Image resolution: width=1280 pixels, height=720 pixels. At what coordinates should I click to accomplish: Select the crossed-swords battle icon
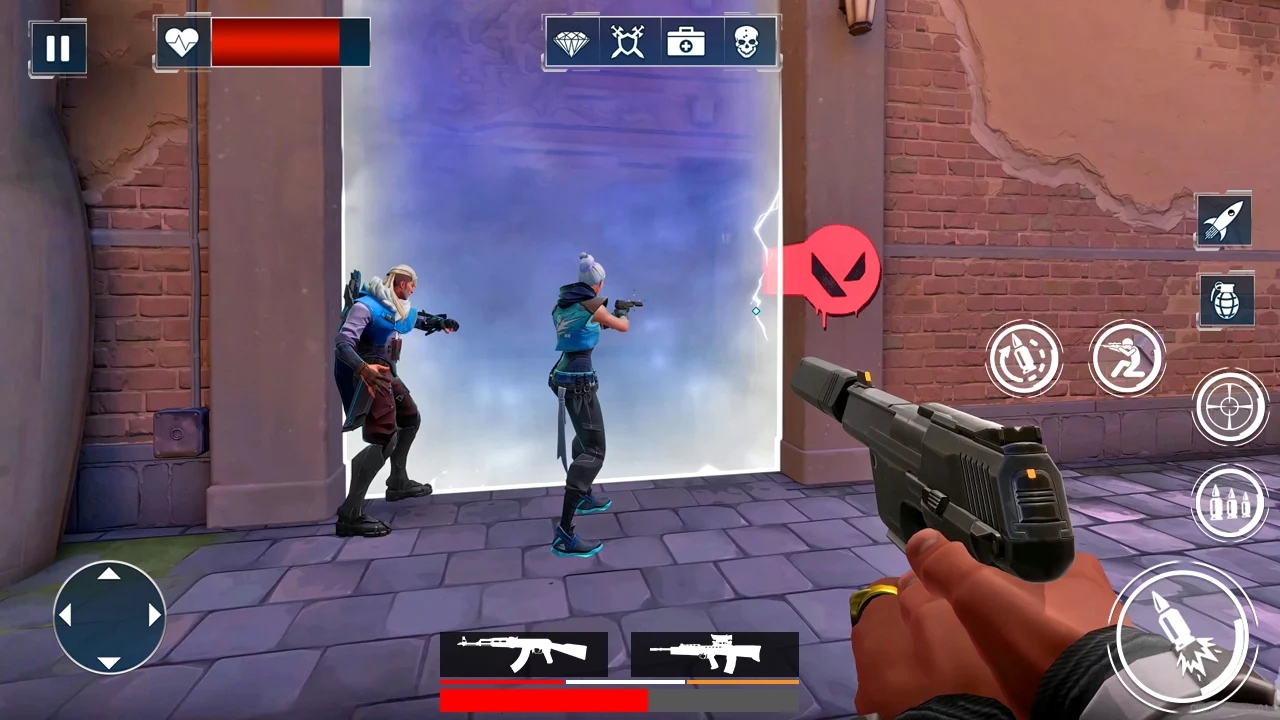(629, 42)
